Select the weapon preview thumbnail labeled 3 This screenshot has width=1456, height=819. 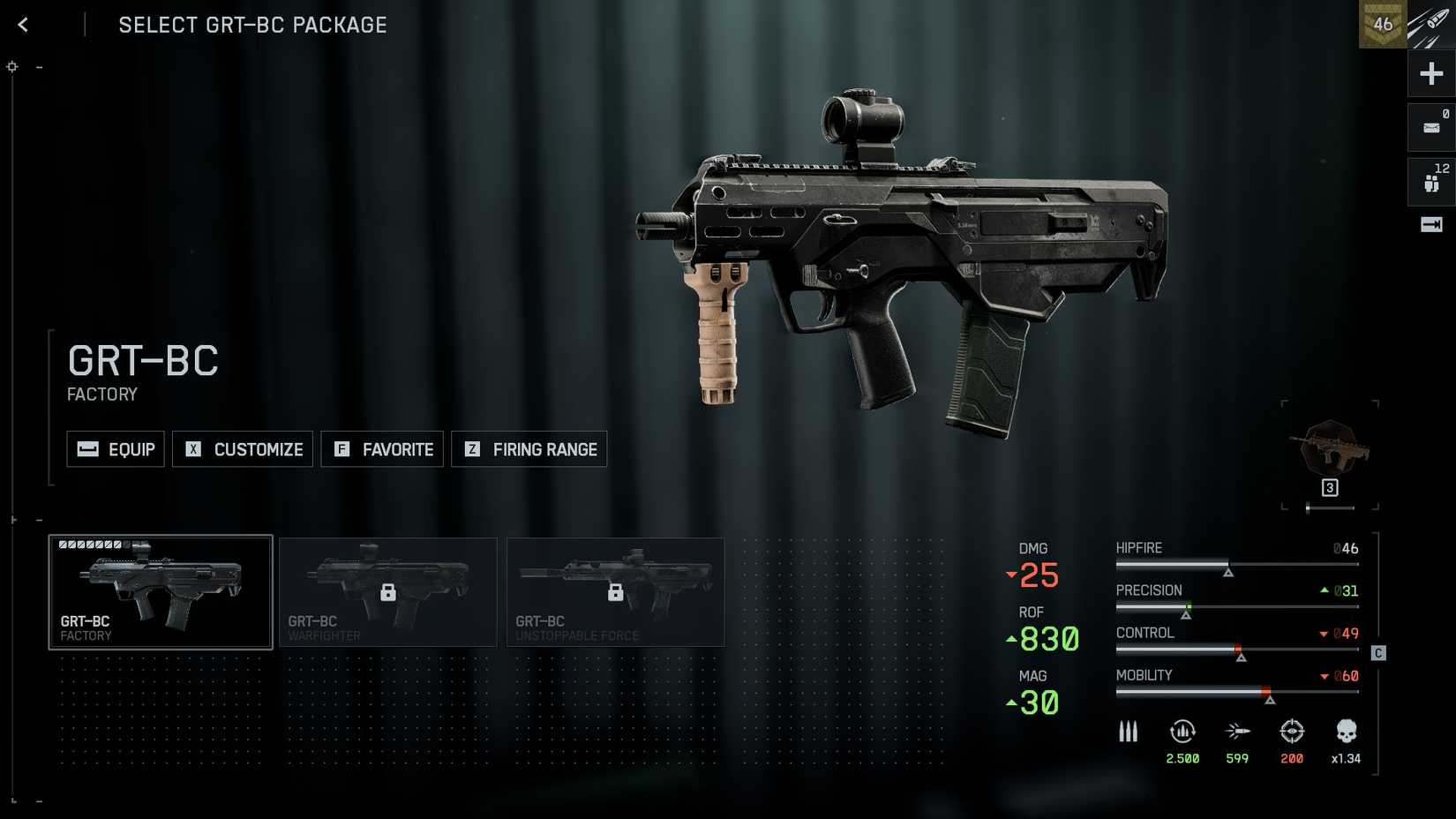1330,455
